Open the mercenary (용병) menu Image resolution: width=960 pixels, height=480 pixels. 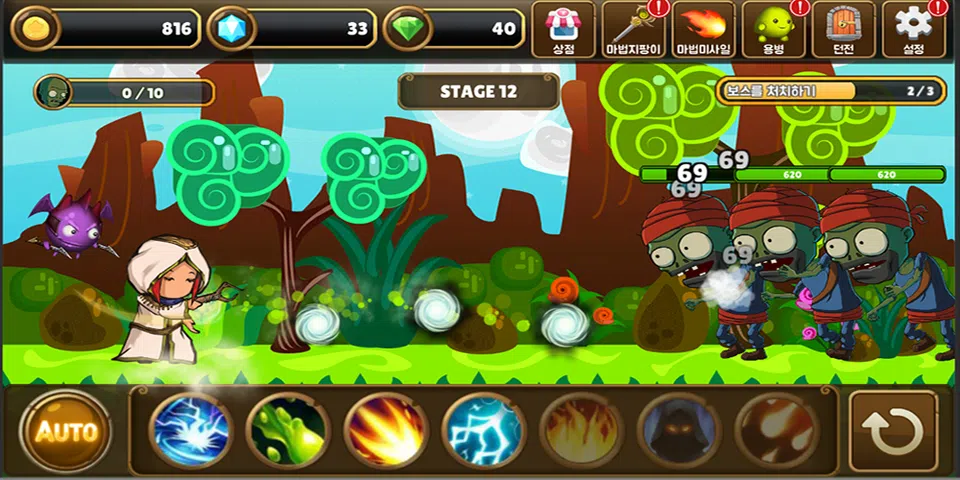tap(773, 29)
